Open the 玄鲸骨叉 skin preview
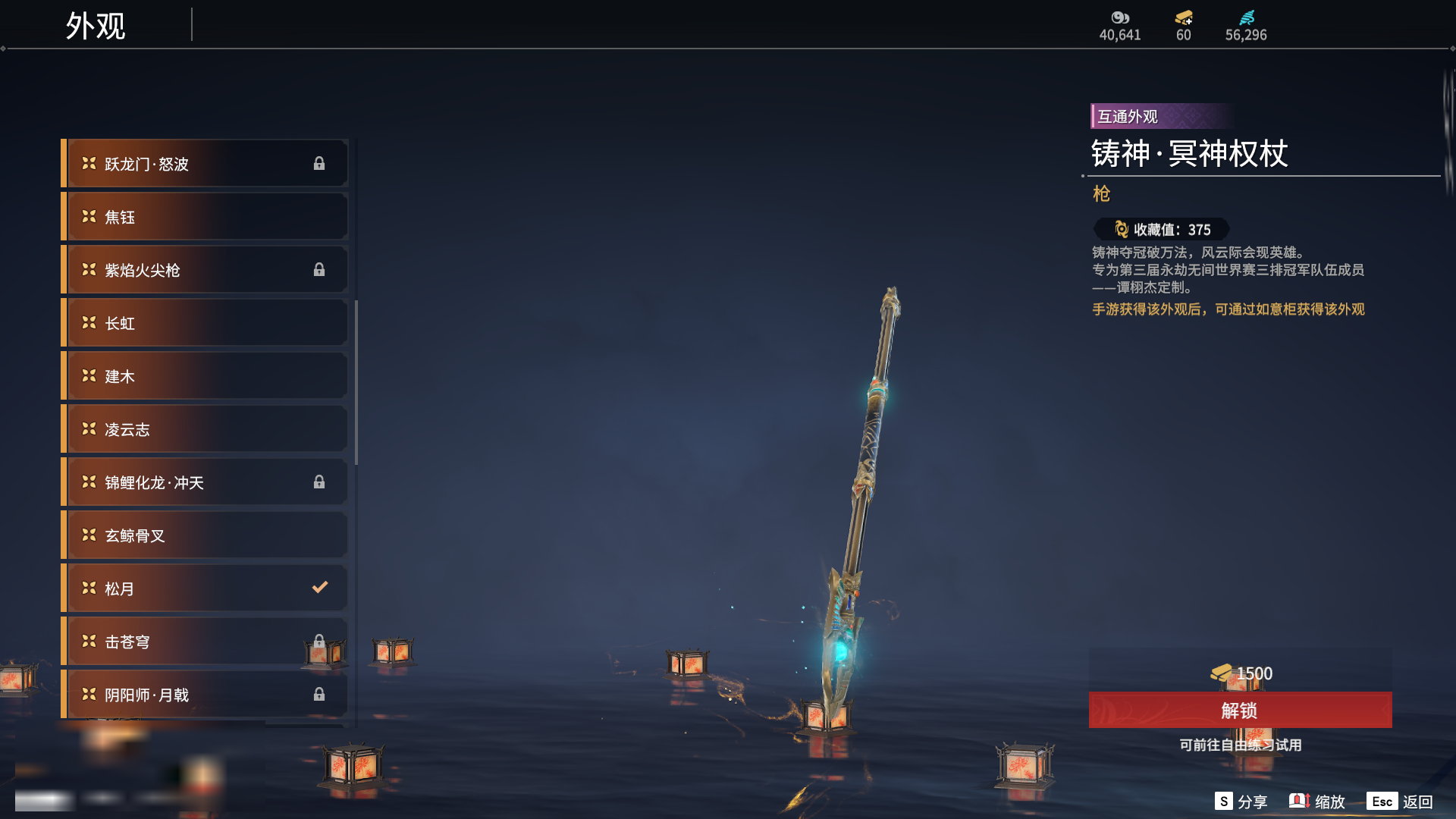 [205, 535]
